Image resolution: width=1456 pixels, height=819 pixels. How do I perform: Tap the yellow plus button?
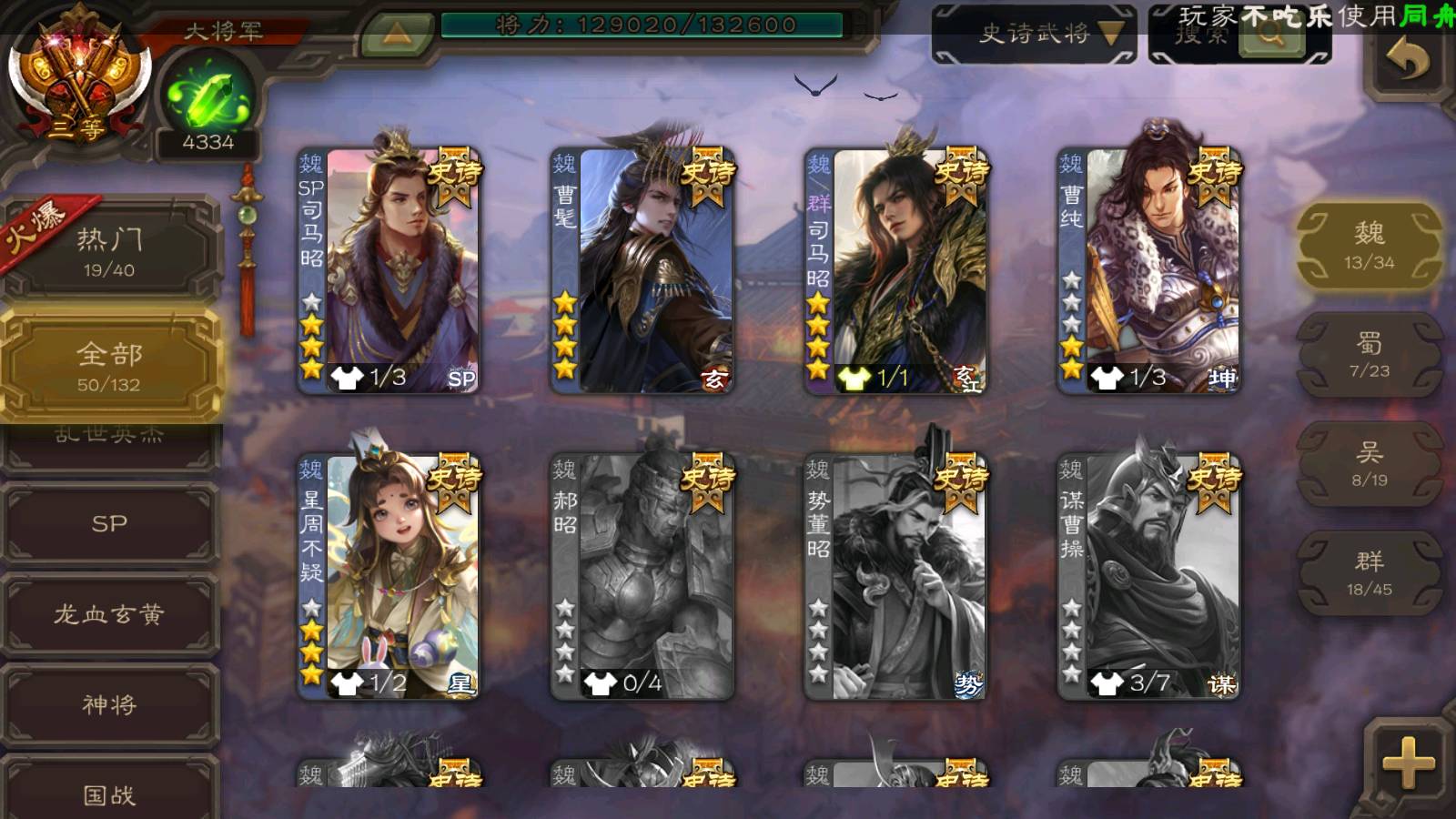[x=1407, y=763]
